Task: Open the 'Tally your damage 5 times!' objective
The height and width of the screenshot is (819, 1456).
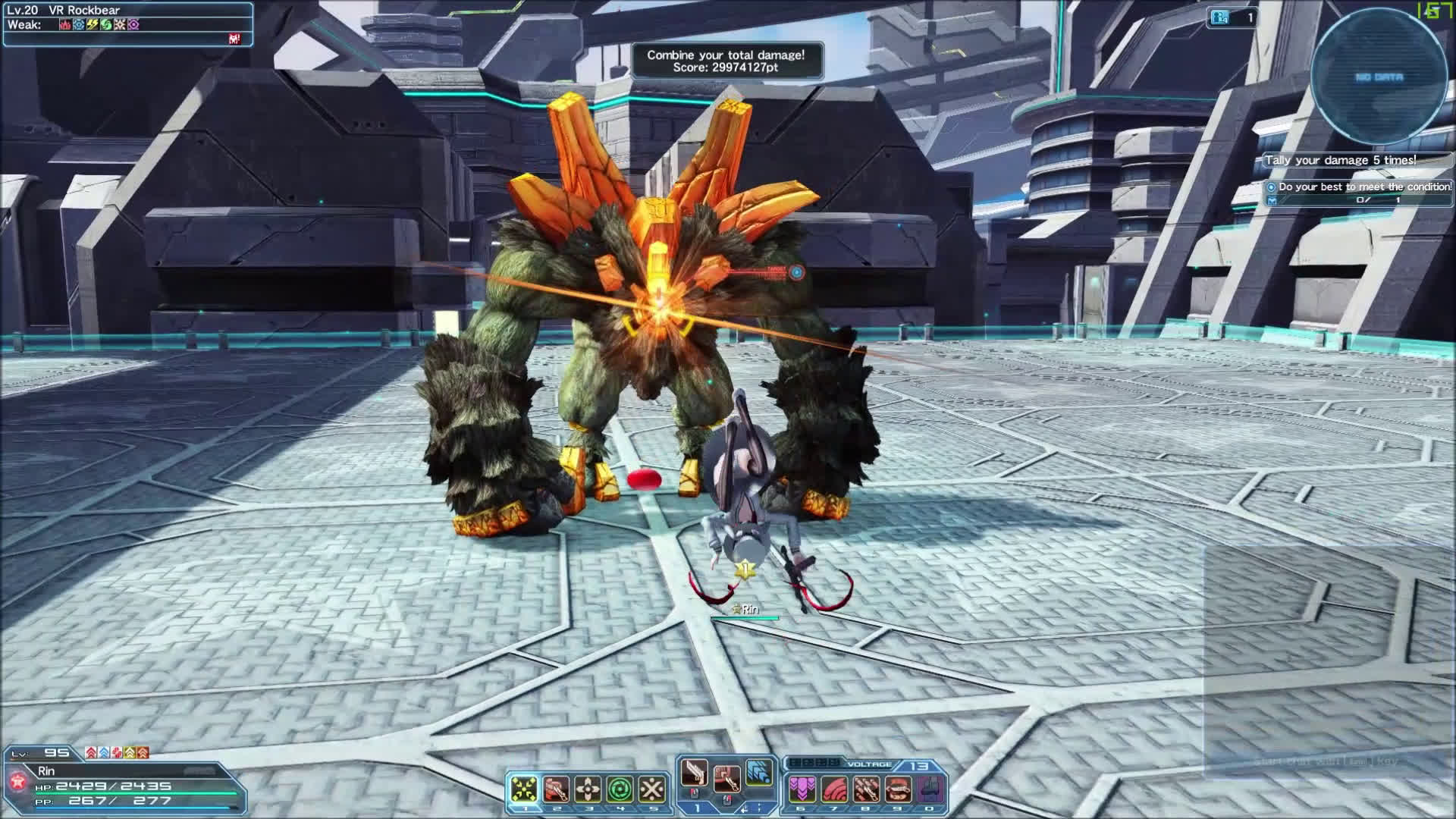Action: point(1340,160)
